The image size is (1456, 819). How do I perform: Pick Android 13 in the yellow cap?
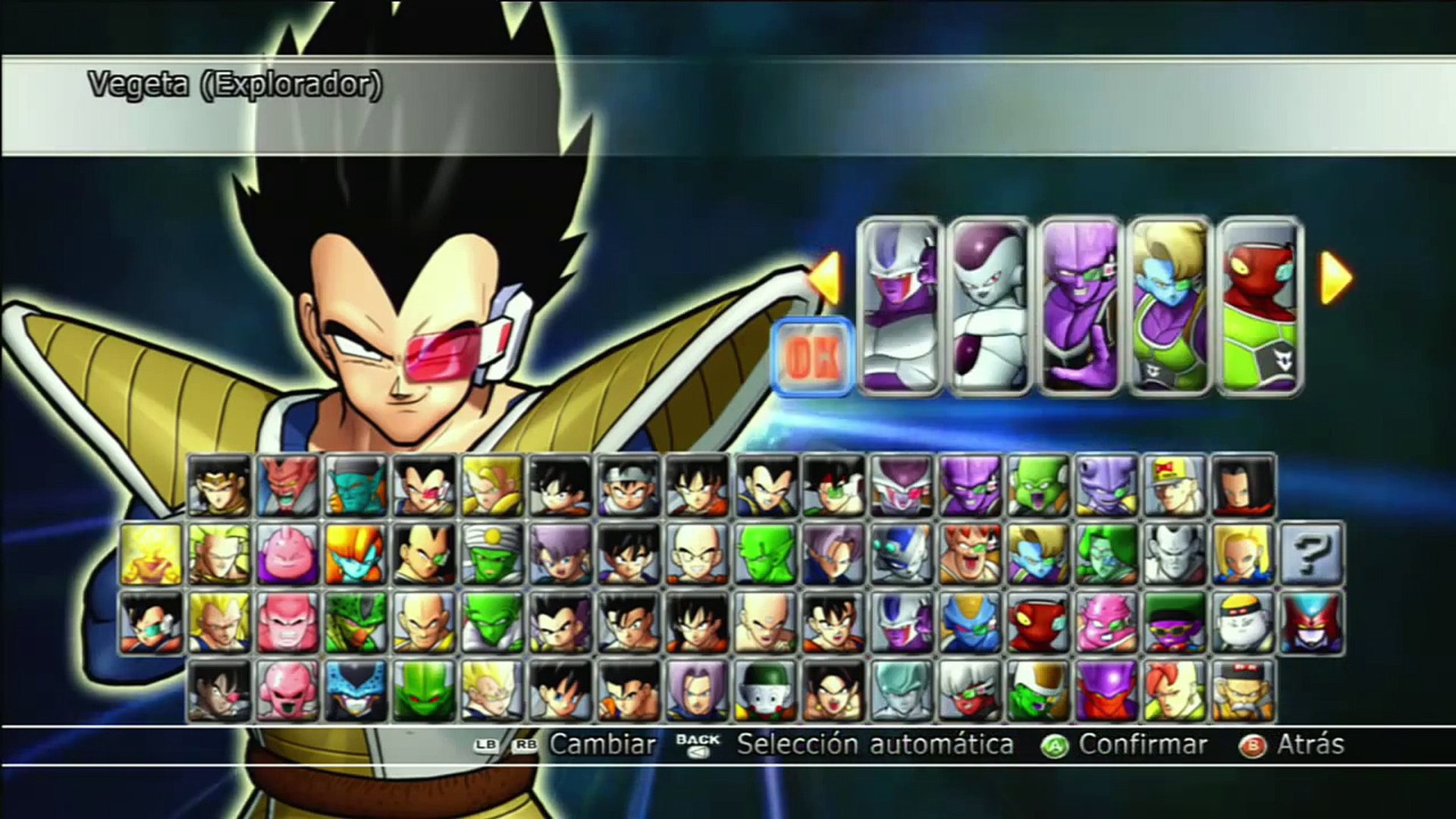click(1175, 486)
